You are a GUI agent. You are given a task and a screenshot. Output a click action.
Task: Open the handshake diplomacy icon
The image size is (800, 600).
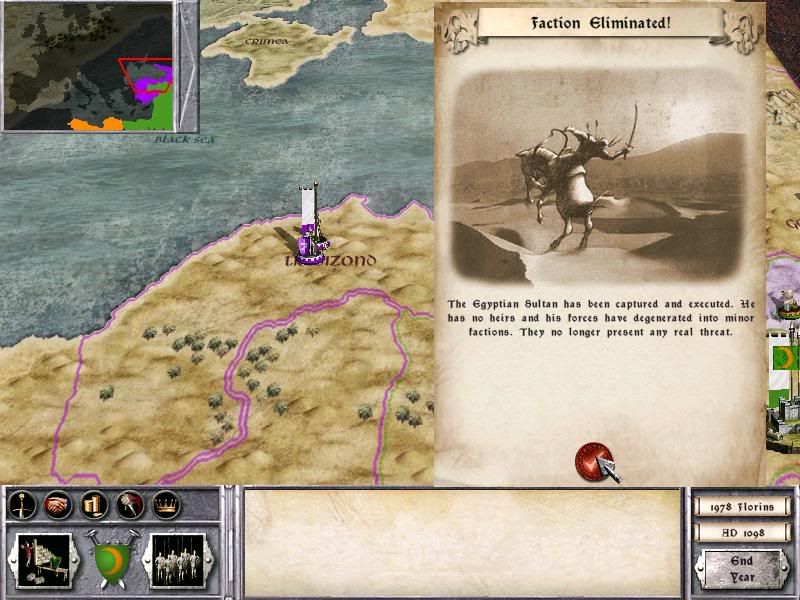coord(56,506)
